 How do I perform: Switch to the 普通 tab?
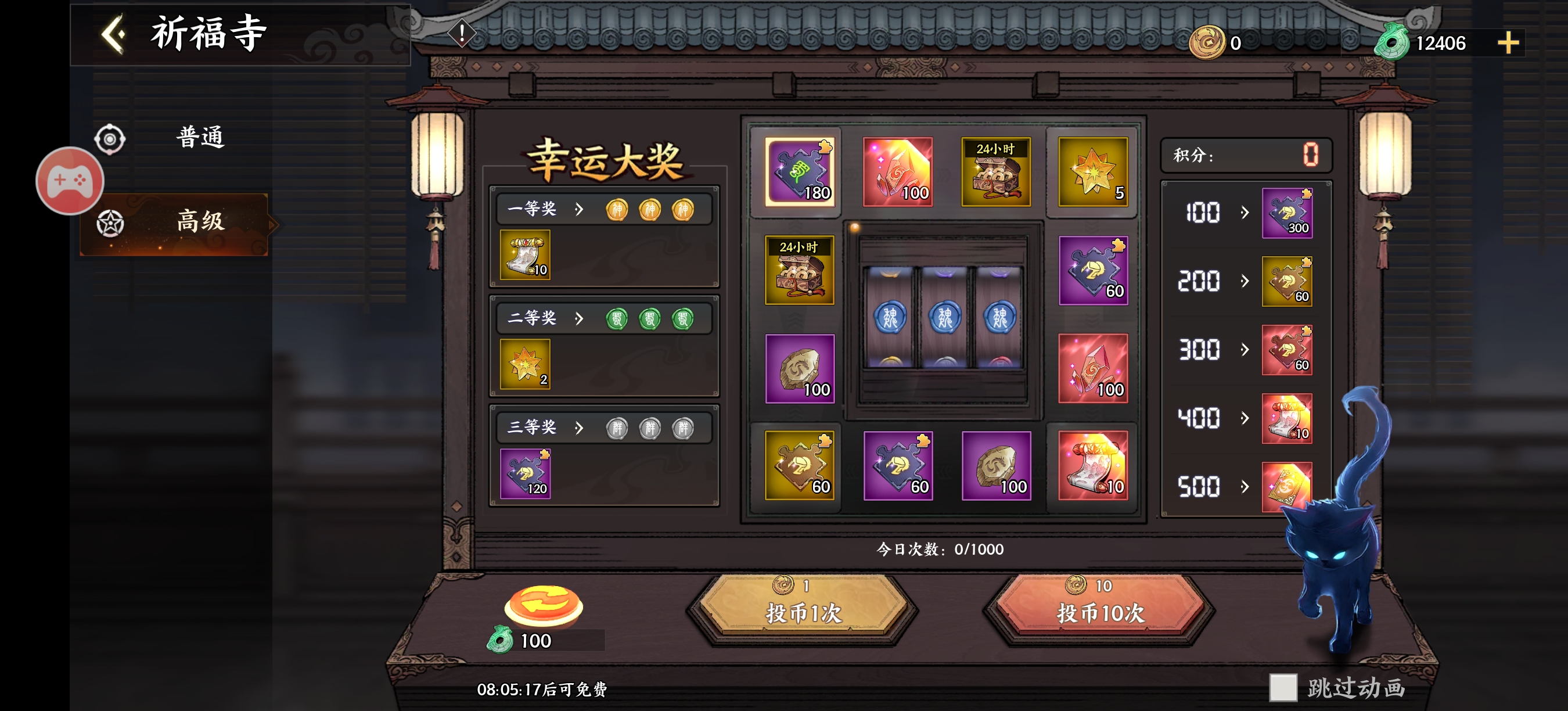200,138
